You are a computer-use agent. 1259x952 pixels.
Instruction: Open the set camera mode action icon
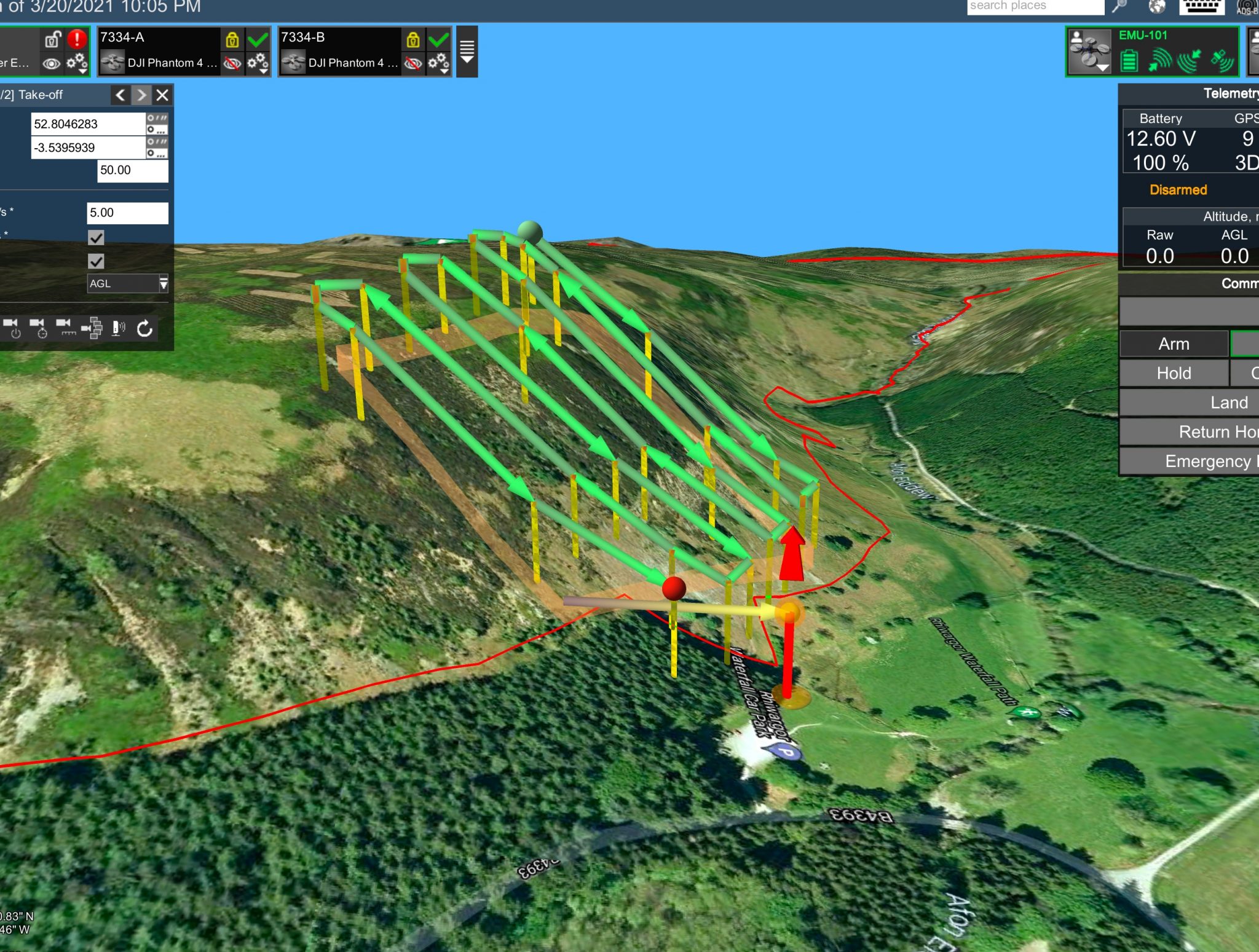click(x=91, y=328)
